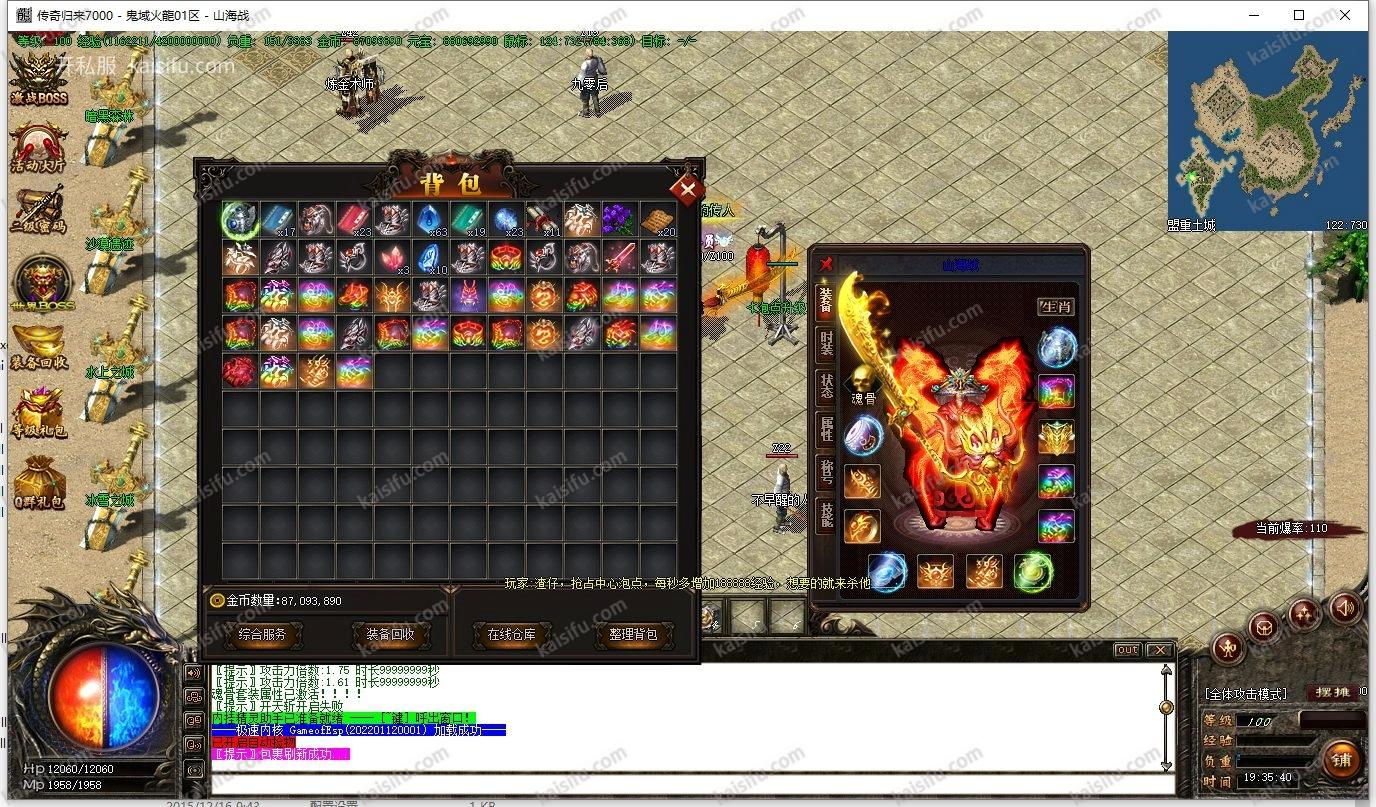Select the 技能 skills tab
The width and height of the screenshot is (1376, 807).
point(826,514)
